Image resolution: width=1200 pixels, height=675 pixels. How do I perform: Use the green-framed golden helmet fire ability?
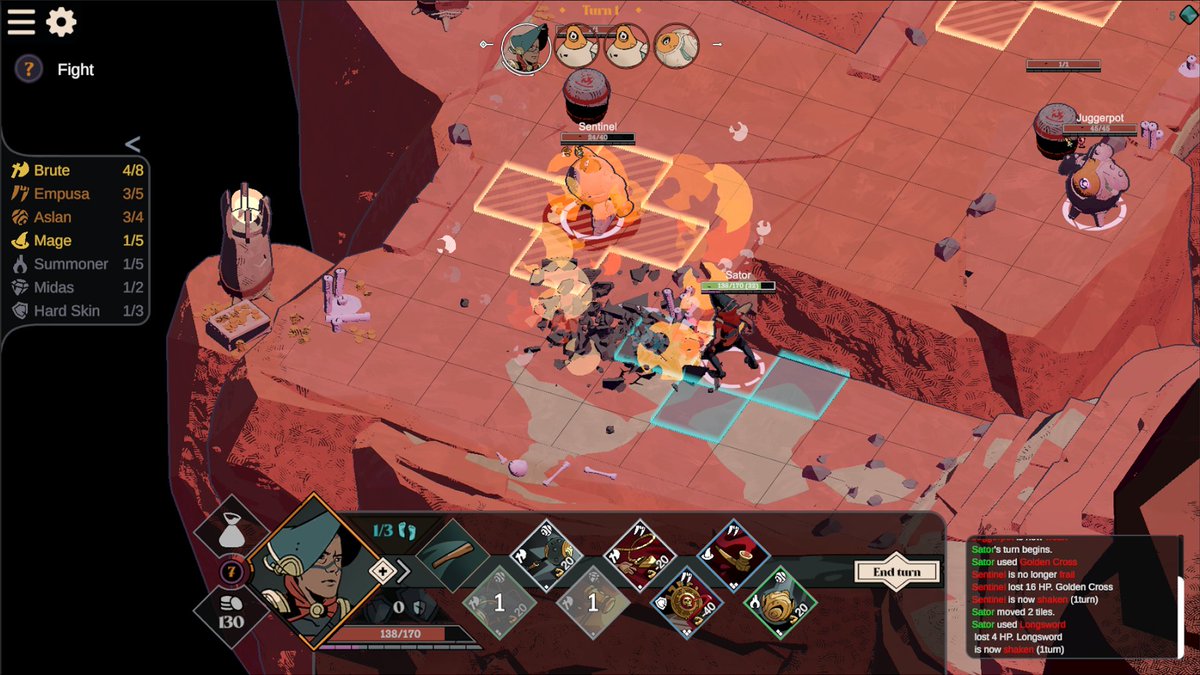click(x=780, y=602)
